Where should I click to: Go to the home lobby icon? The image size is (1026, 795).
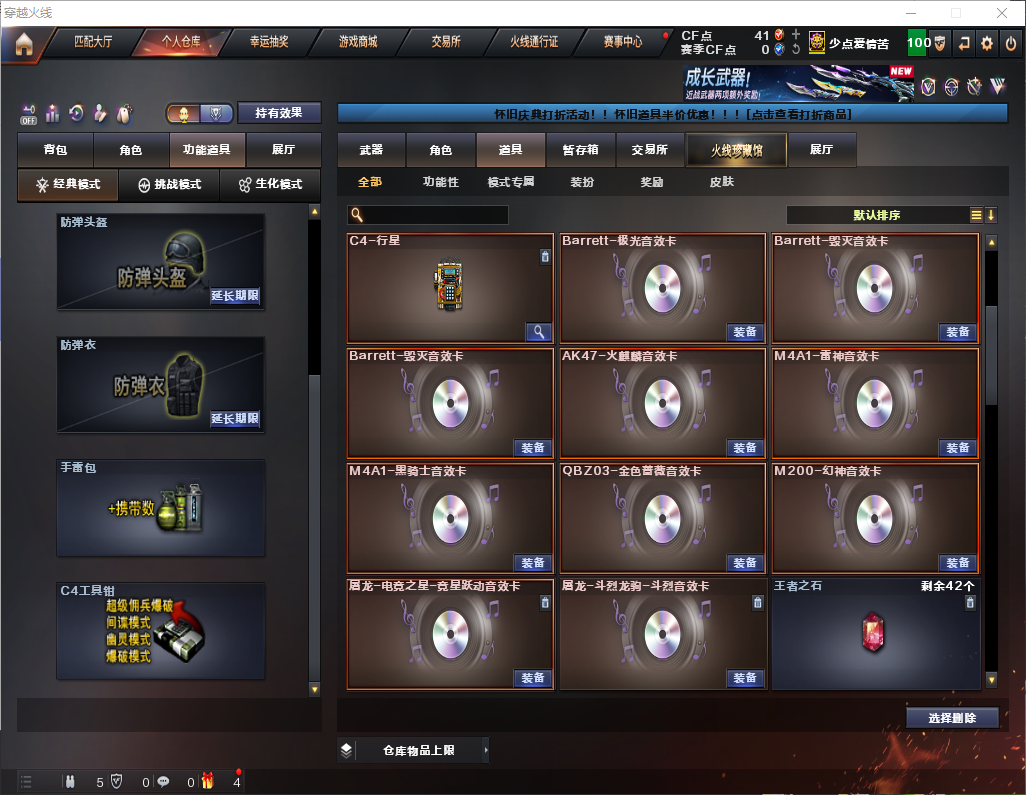point(24,44)
